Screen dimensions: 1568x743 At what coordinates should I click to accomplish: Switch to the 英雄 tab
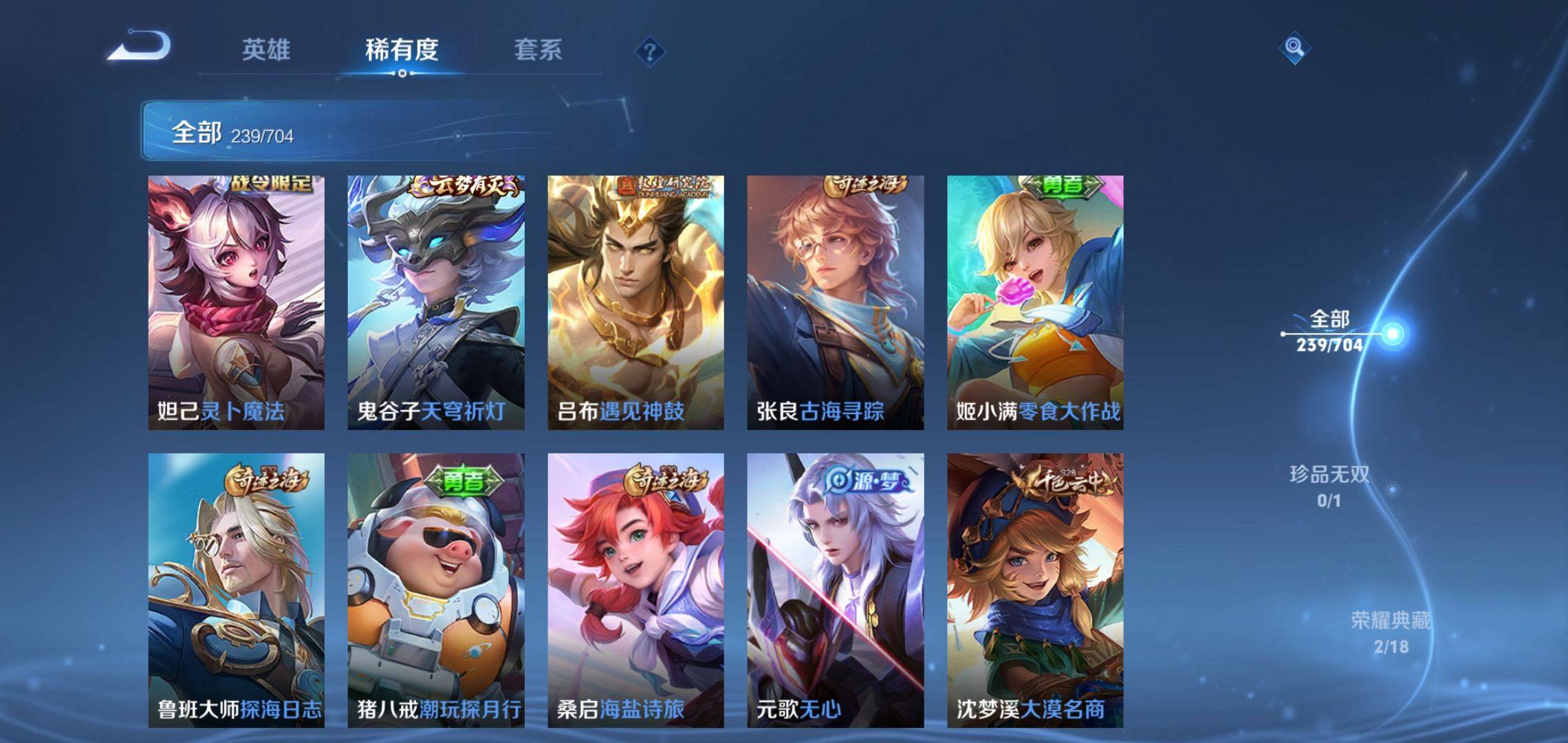pos(266,50)
